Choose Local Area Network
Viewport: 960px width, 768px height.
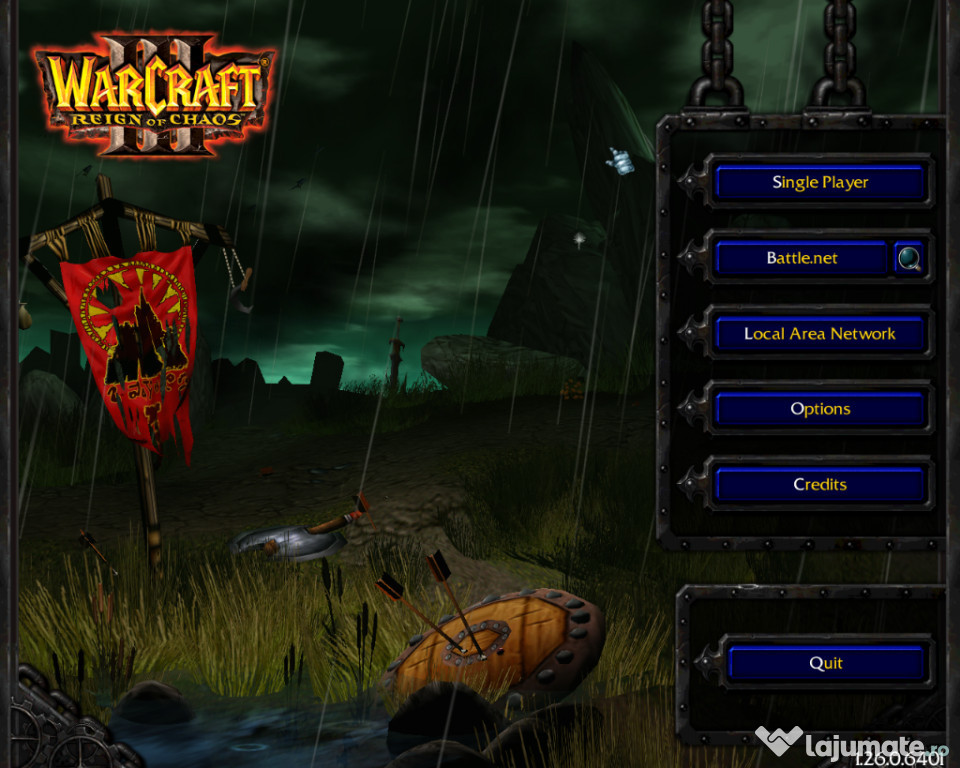(820, 334)
